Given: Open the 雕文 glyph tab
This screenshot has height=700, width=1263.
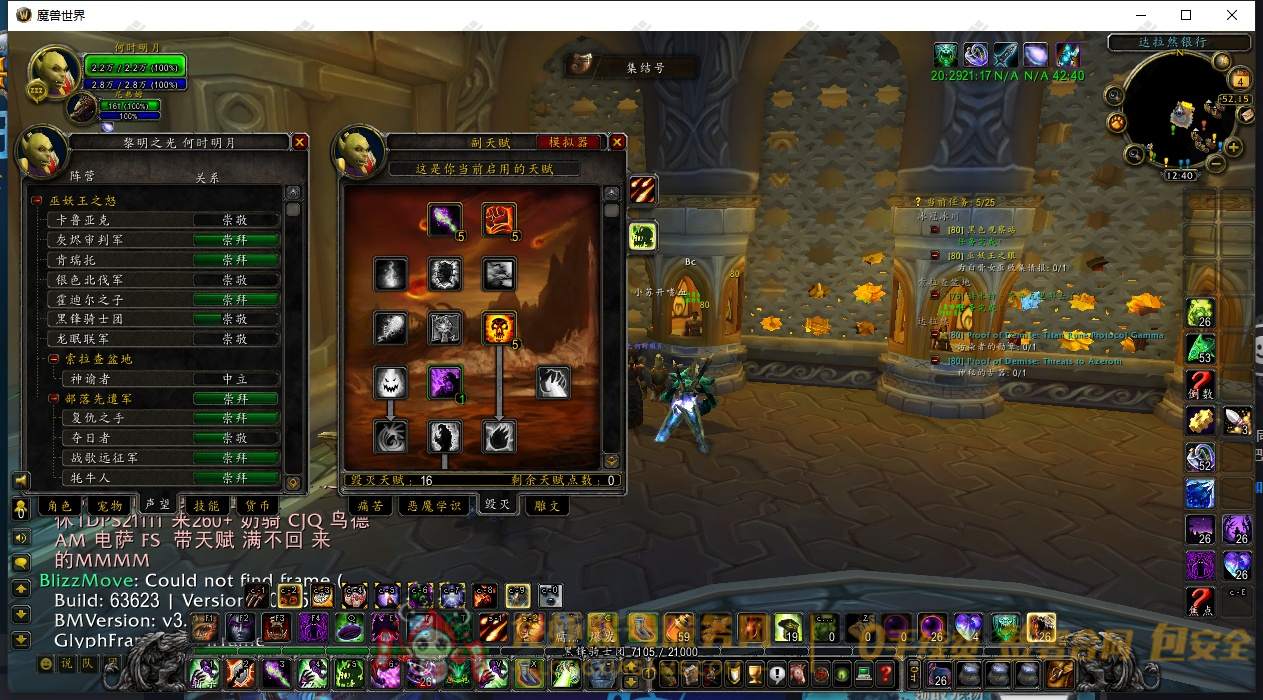Looking at the screenshot, I should coord(547,506).
